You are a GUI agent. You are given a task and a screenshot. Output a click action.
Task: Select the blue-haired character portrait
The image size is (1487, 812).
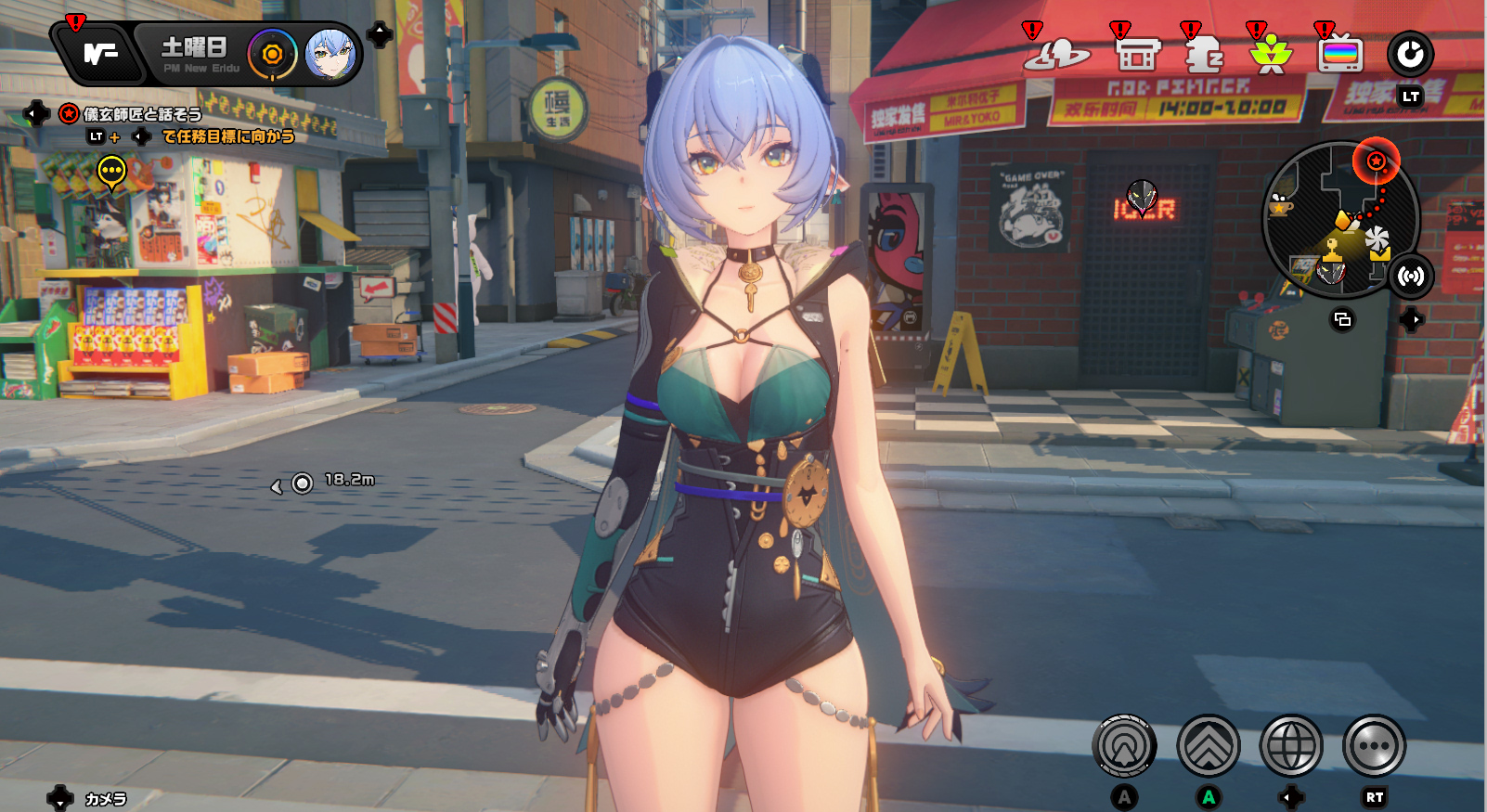pos(329,54)
